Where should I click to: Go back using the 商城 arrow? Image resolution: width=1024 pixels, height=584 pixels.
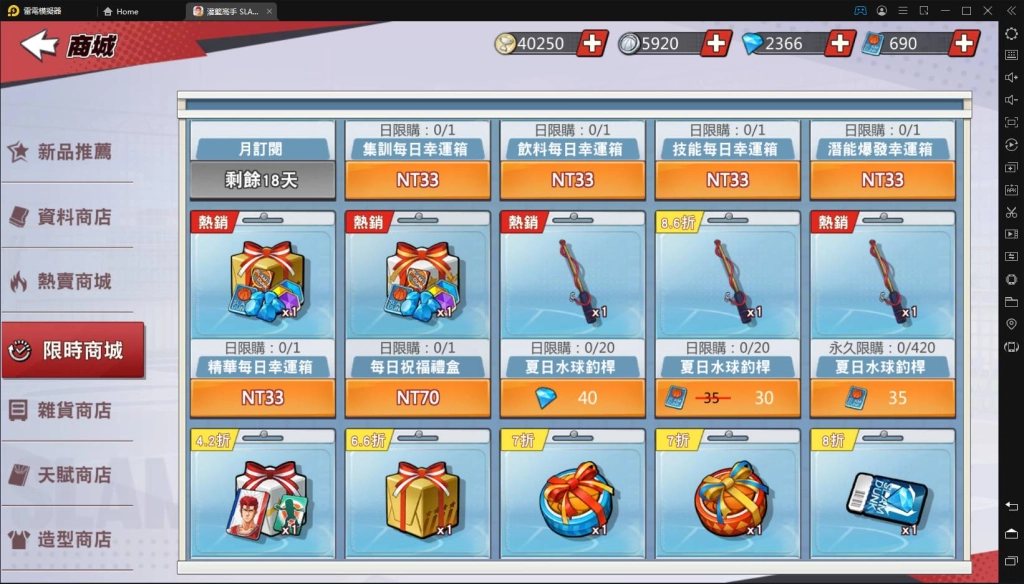(40, 45)
